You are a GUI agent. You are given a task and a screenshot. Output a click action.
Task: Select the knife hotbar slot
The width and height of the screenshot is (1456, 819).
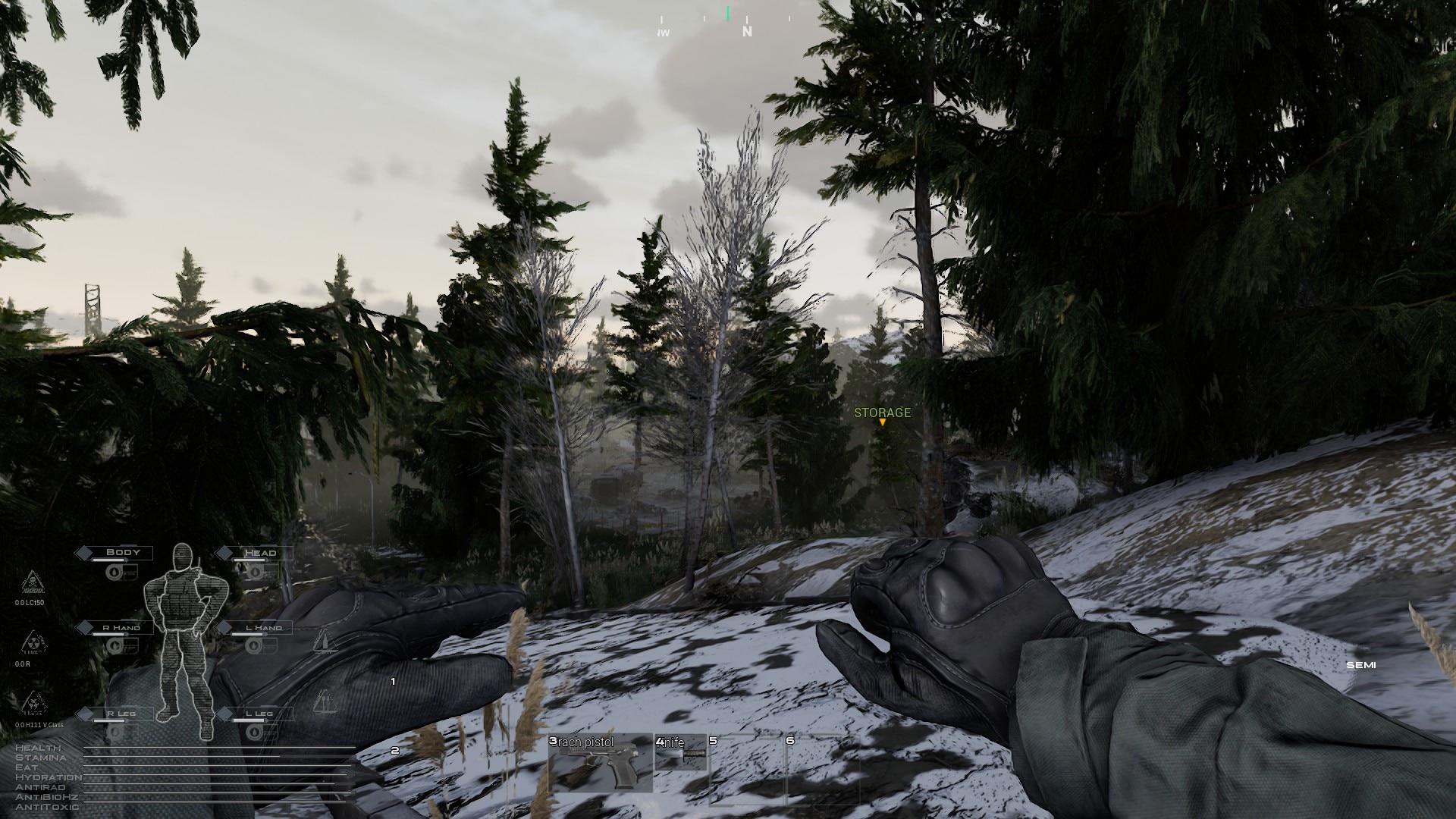pyautogui.click(x=680, y=752)
